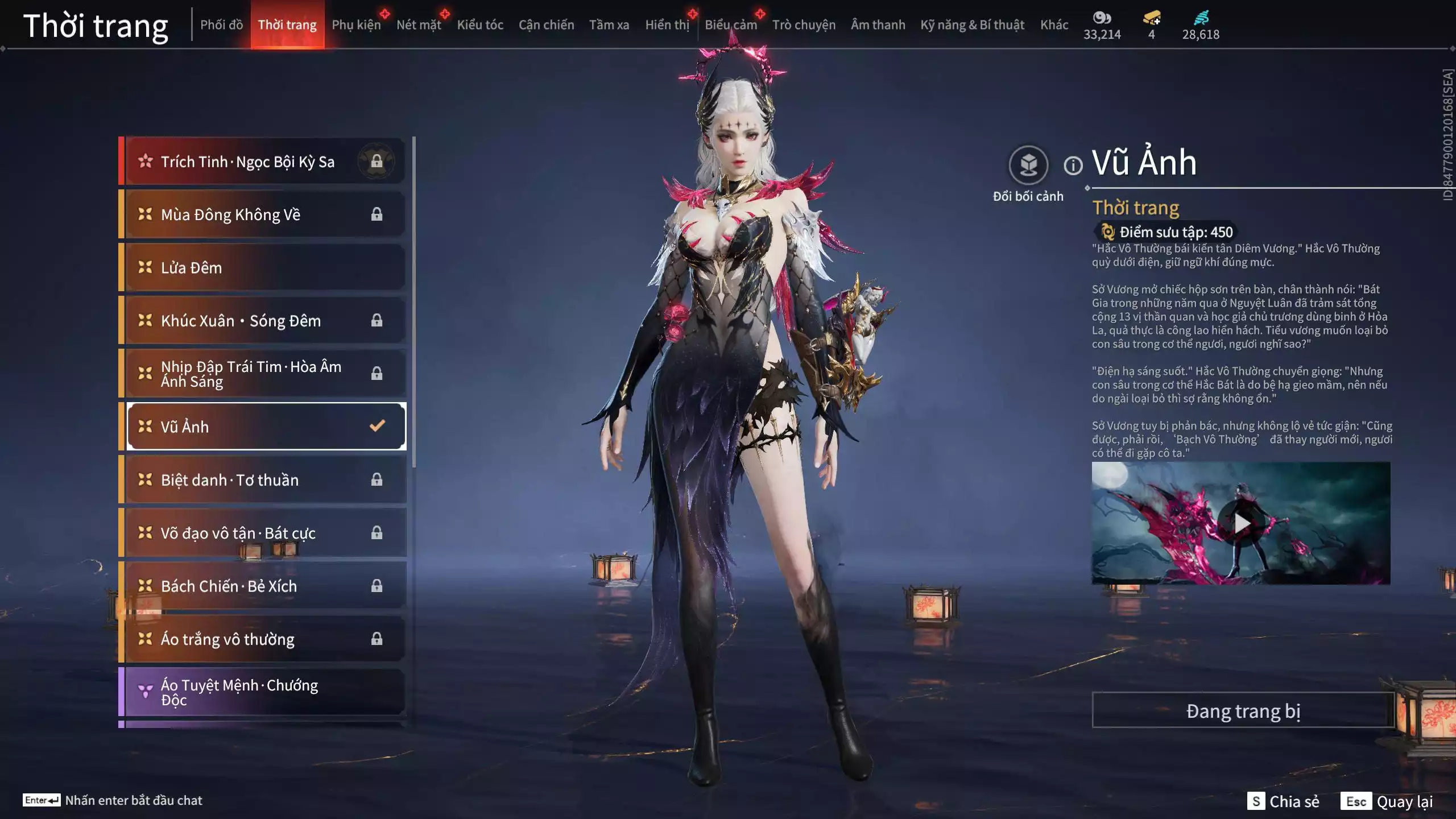Switch to the Phối đồ tab
This screenshot has height=819, width=1456.
click(x=221, y=24)
